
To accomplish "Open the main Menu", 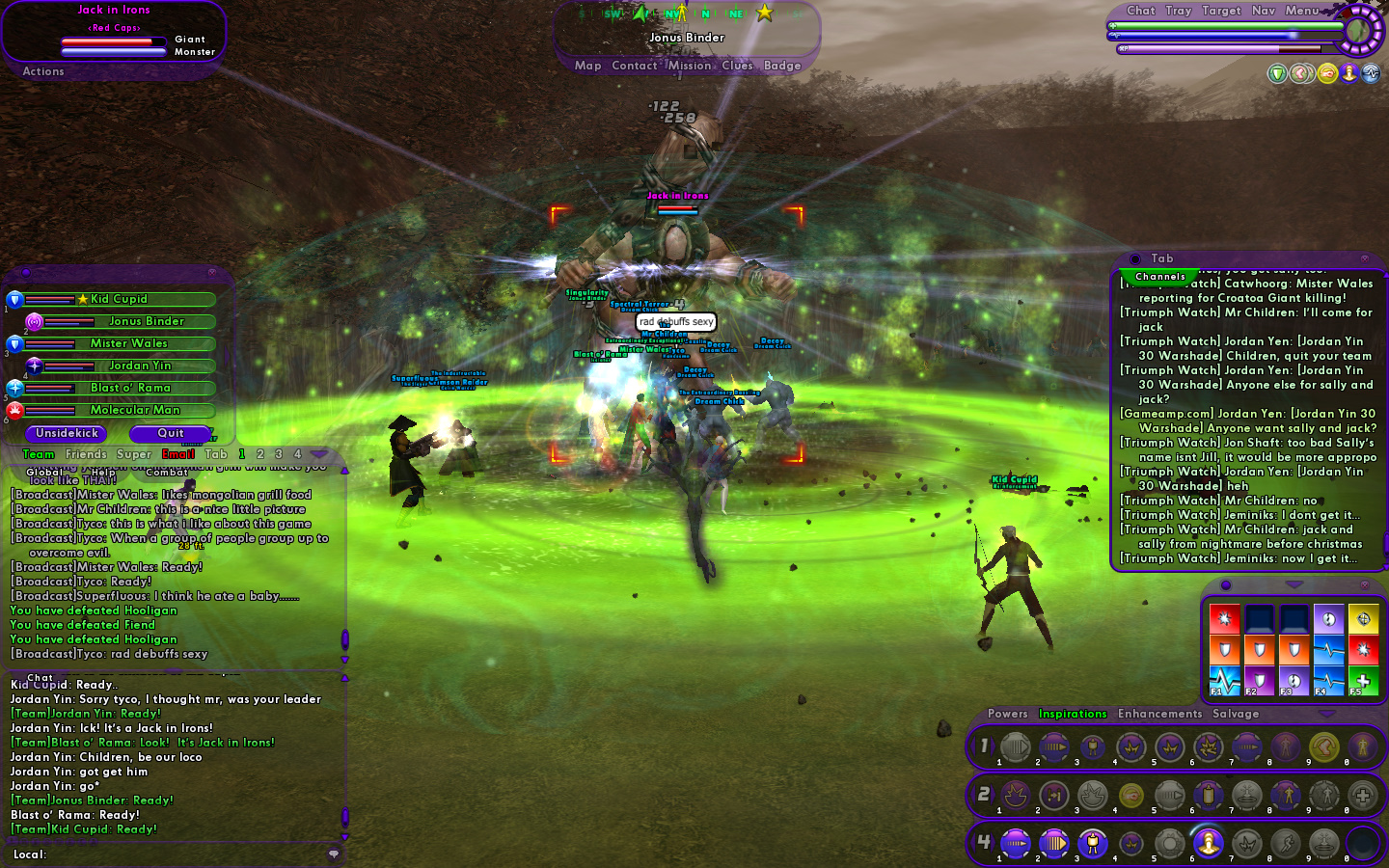I will [1301, 11].
